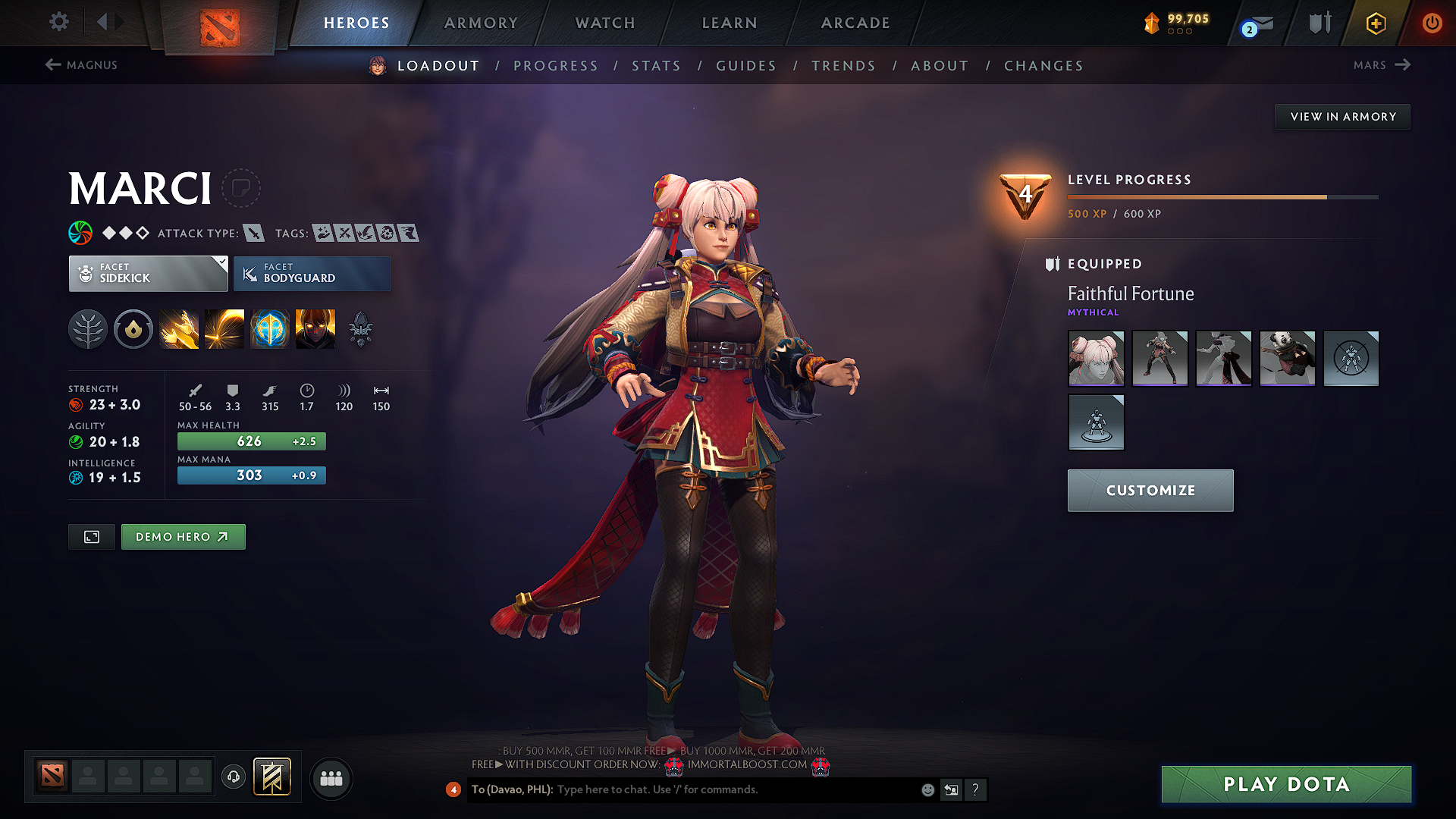This screenshot has height=819, width=1456.
Task: Click the DEMO HERO button
Action: pyautogui.click(x=183, y=536)
